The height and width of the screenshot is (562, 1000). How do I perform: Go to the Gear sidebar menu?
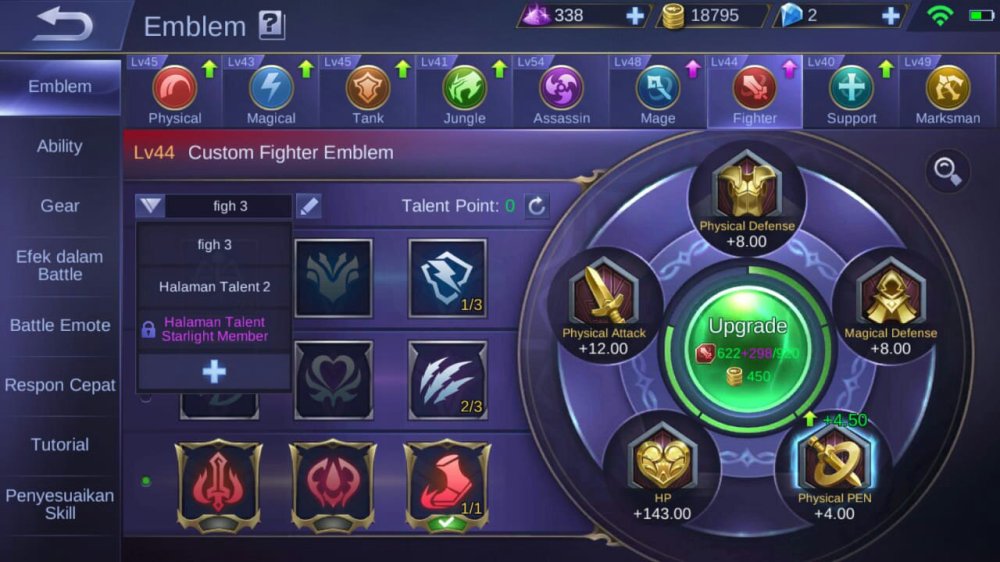[60, 206]
